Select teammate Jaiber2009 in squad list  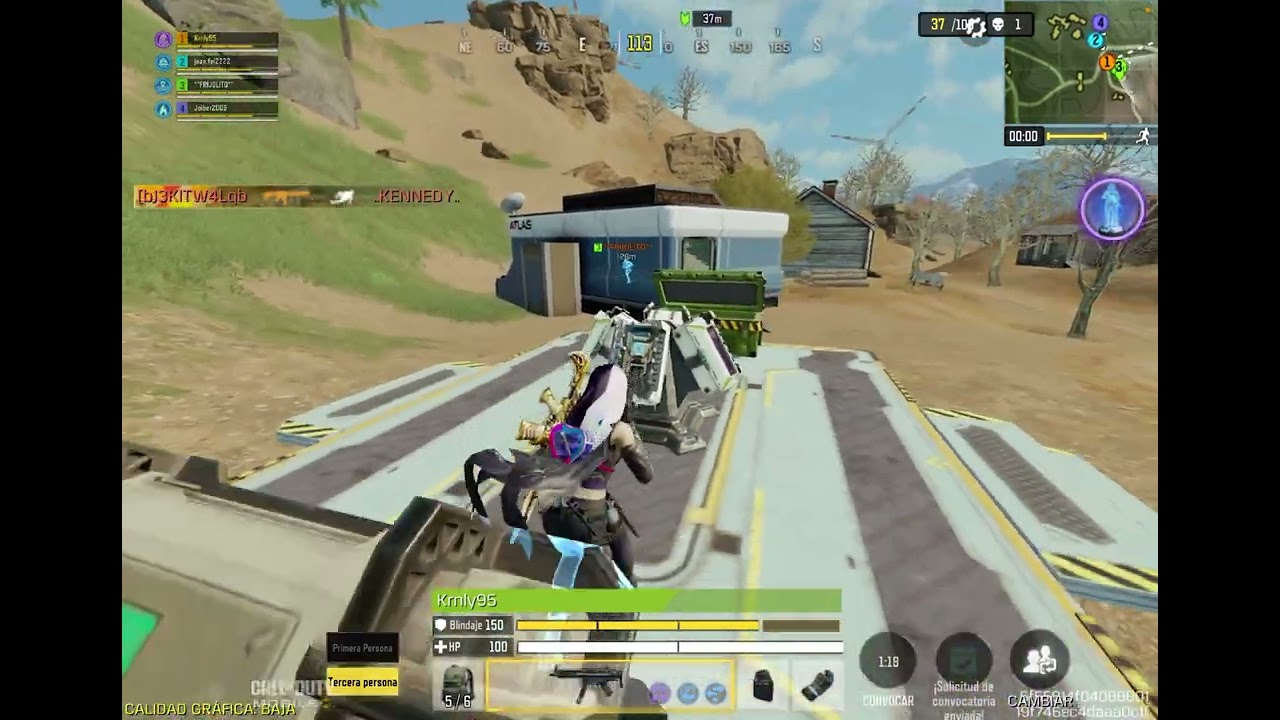(226, 109)
